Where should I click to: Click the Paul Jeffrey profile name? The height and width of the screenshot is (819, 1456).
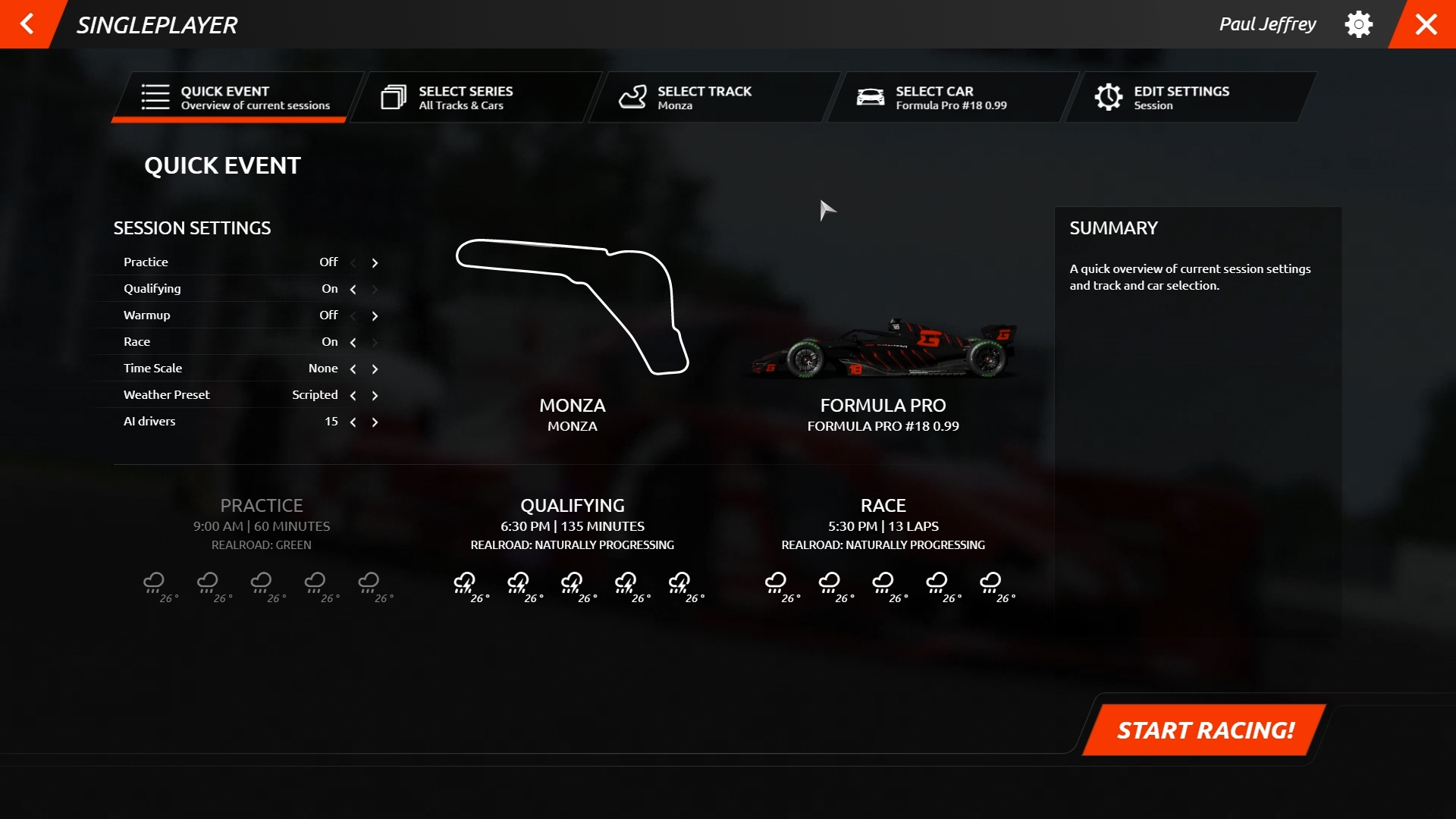click(x=1267, y=24)
